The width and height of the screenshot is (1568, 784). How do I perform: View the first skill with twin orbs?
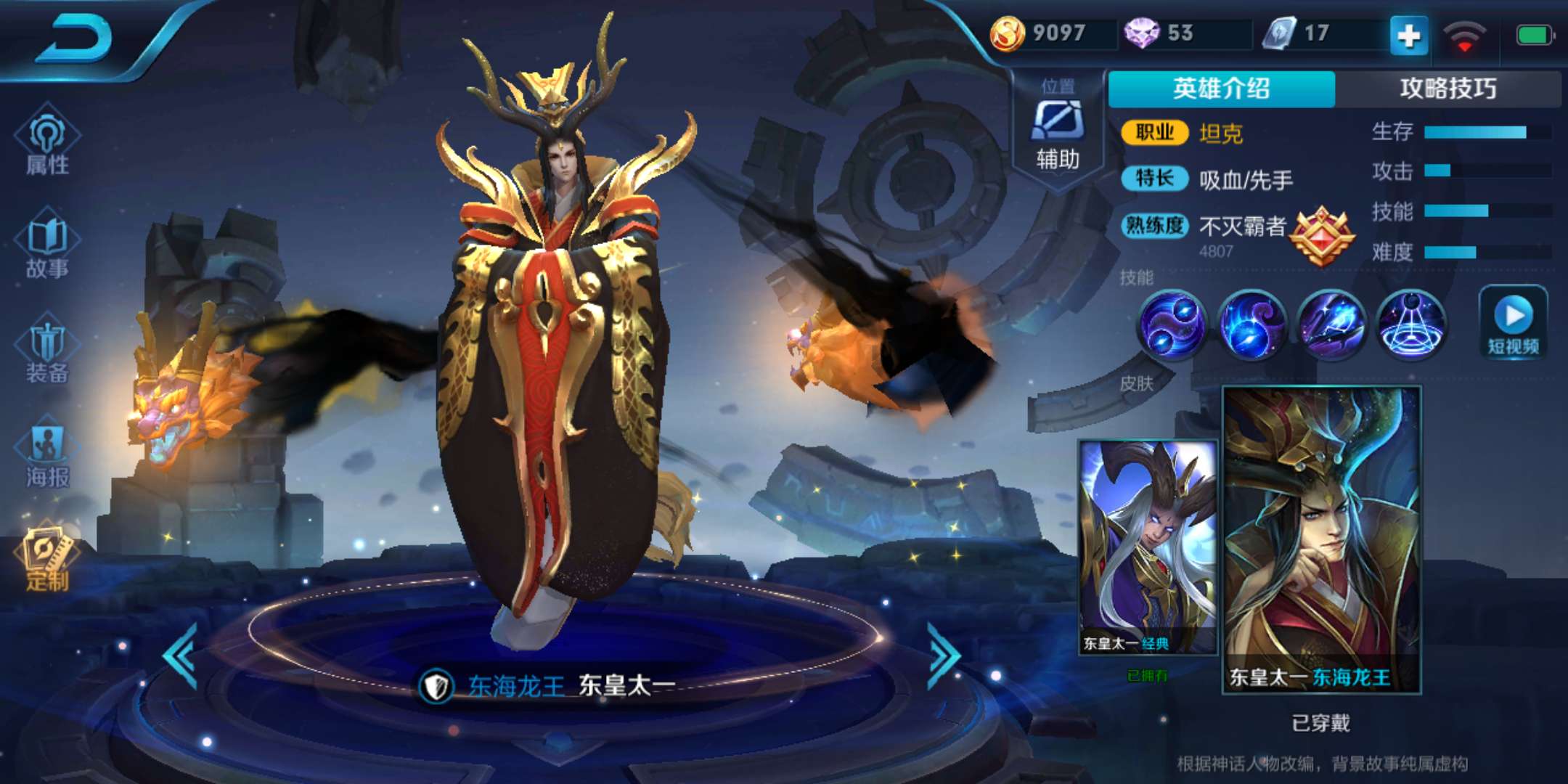tap(1171, 324)
